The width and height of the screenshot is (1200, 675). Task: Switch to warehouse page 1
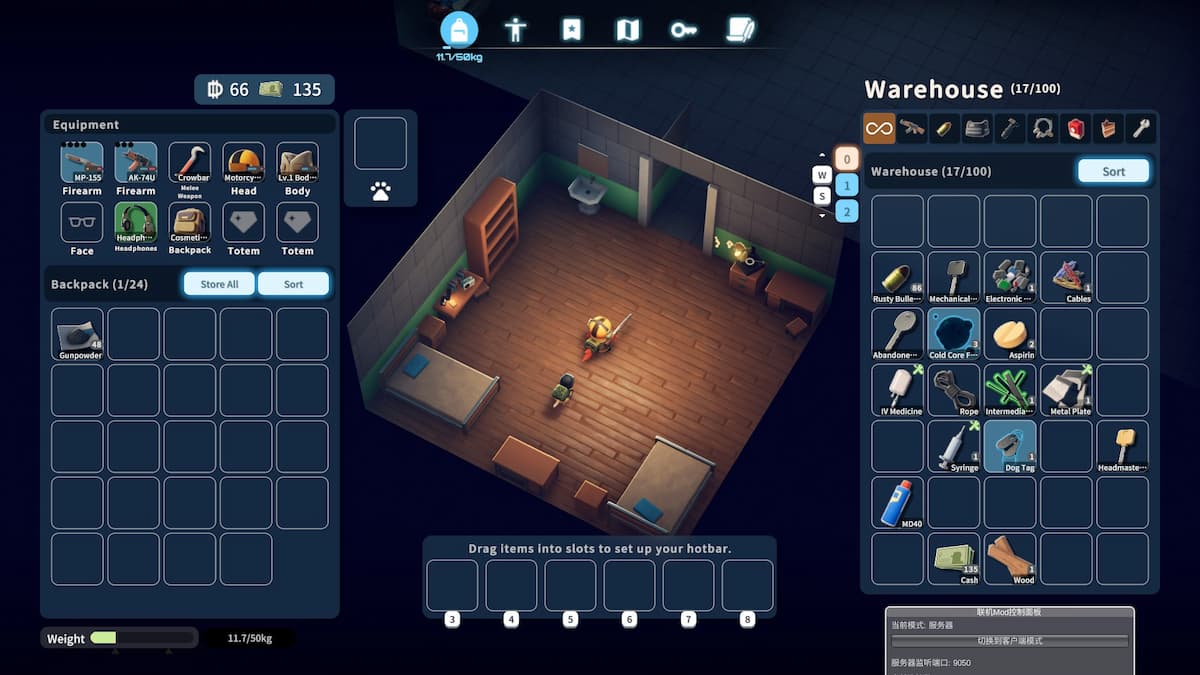(x=846, y=185)
